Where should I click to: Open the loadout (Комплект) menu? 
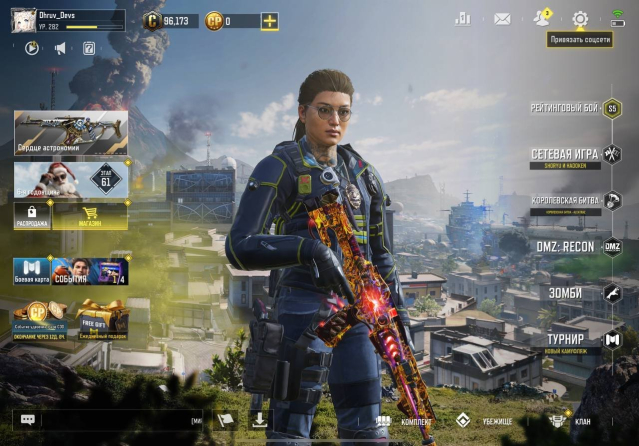click(x=405, y=421)
